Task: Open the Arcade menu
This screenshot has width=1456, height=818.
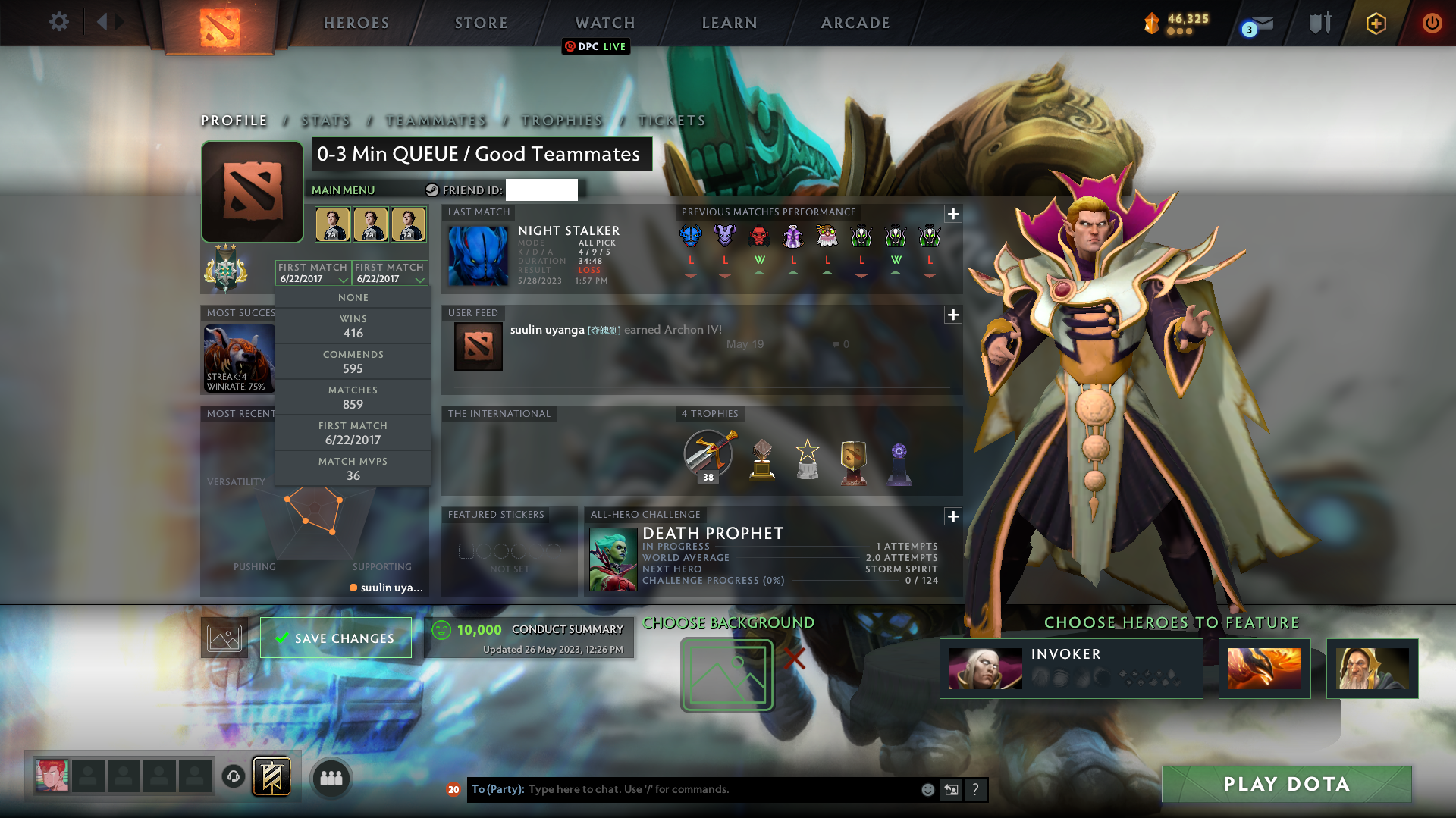Action: pos(855,23)
